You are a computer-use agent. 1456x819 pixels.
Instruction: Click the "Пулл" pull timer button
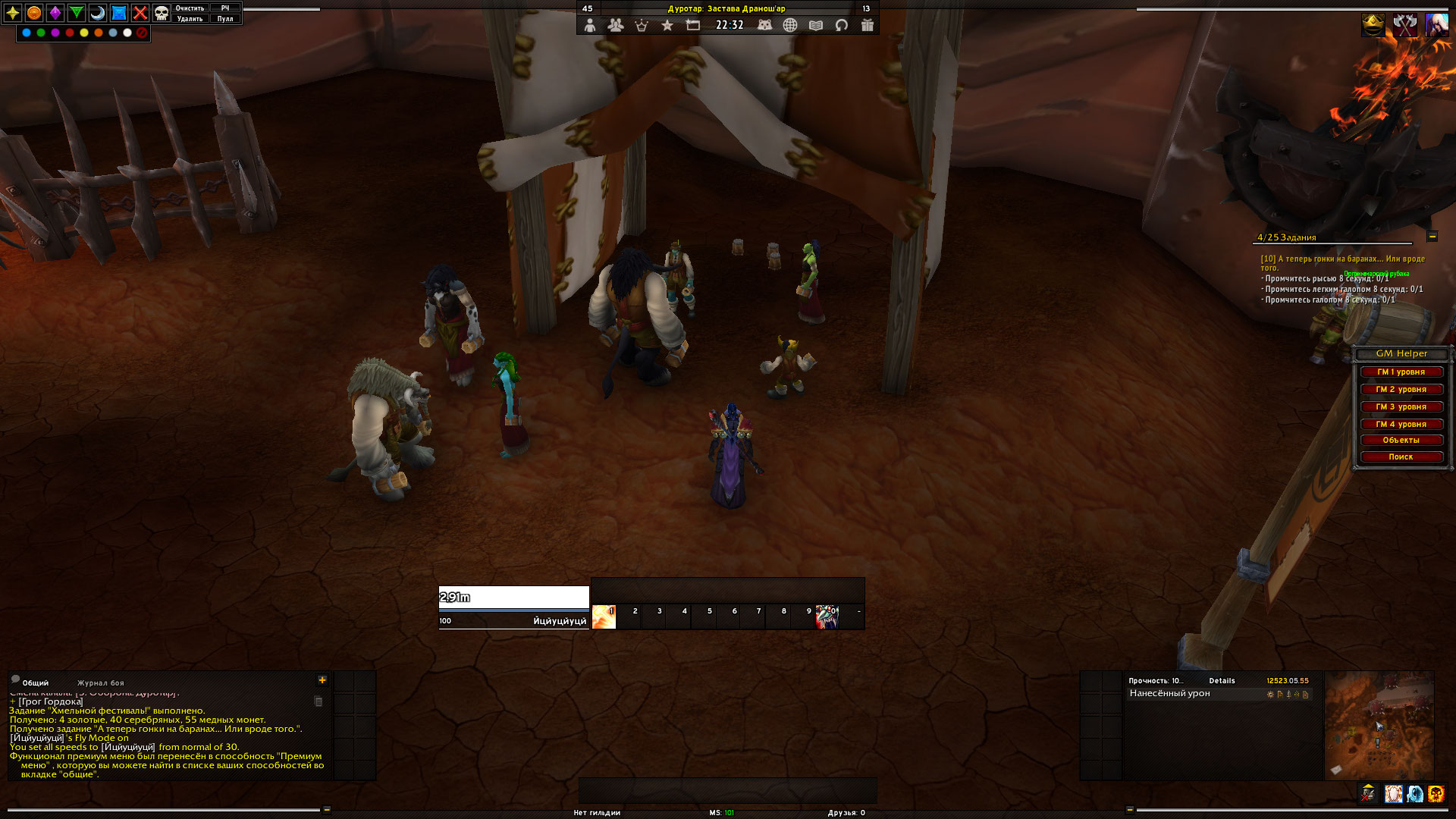coord(225,19)
